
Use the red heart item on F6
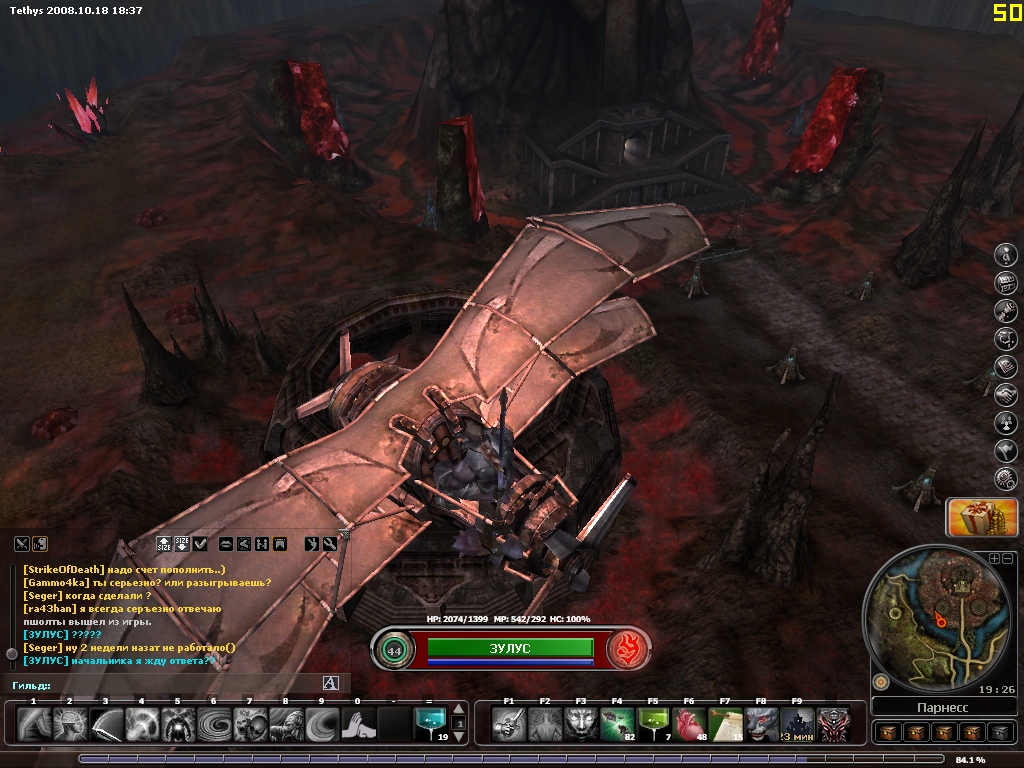click(x=689, y=724)
